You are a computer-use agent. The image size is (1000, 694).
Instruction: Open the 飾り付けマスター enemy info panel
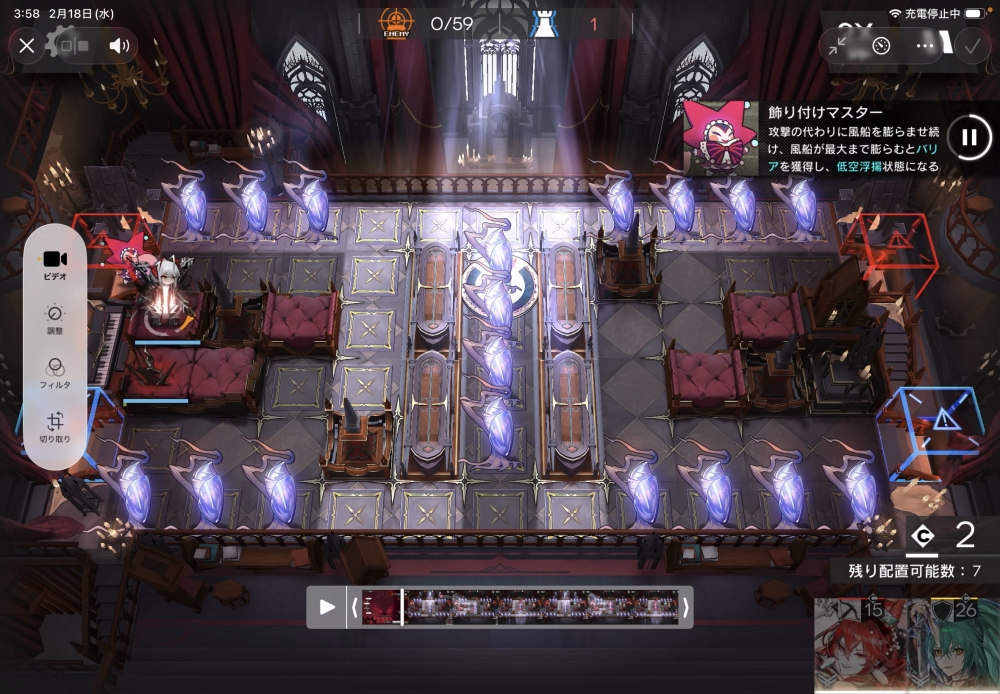click(x=812, y=138)
